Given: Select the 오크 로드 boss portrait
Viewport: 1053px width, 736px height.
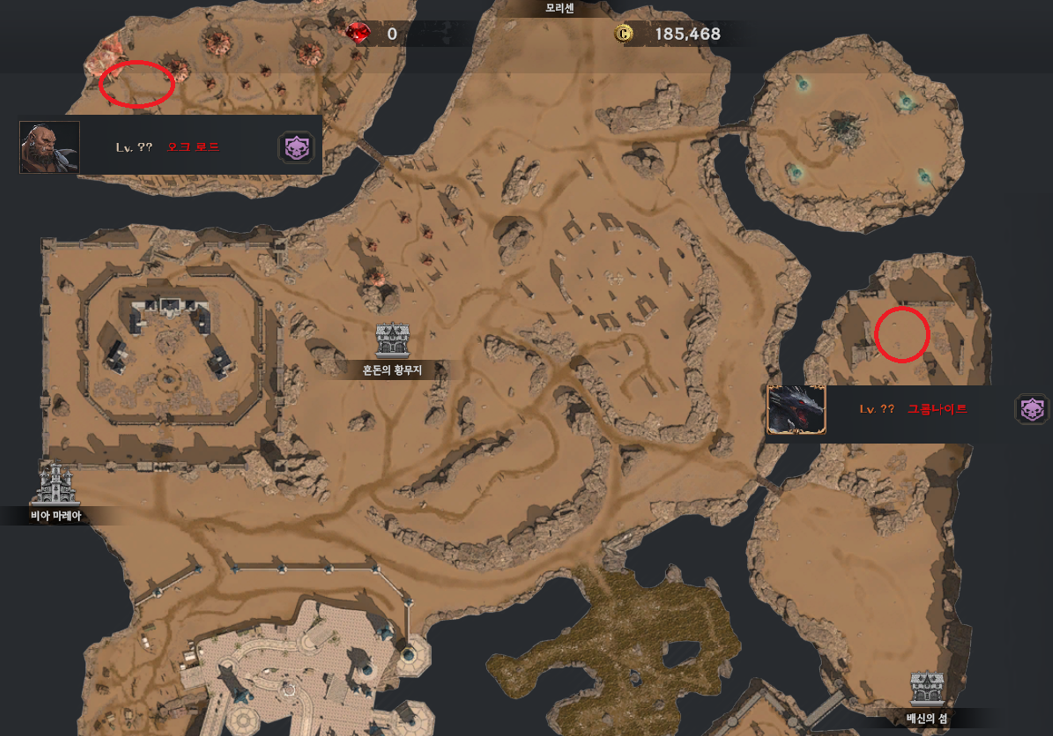Looking at the screenshot, I should [x=49, y=147].
